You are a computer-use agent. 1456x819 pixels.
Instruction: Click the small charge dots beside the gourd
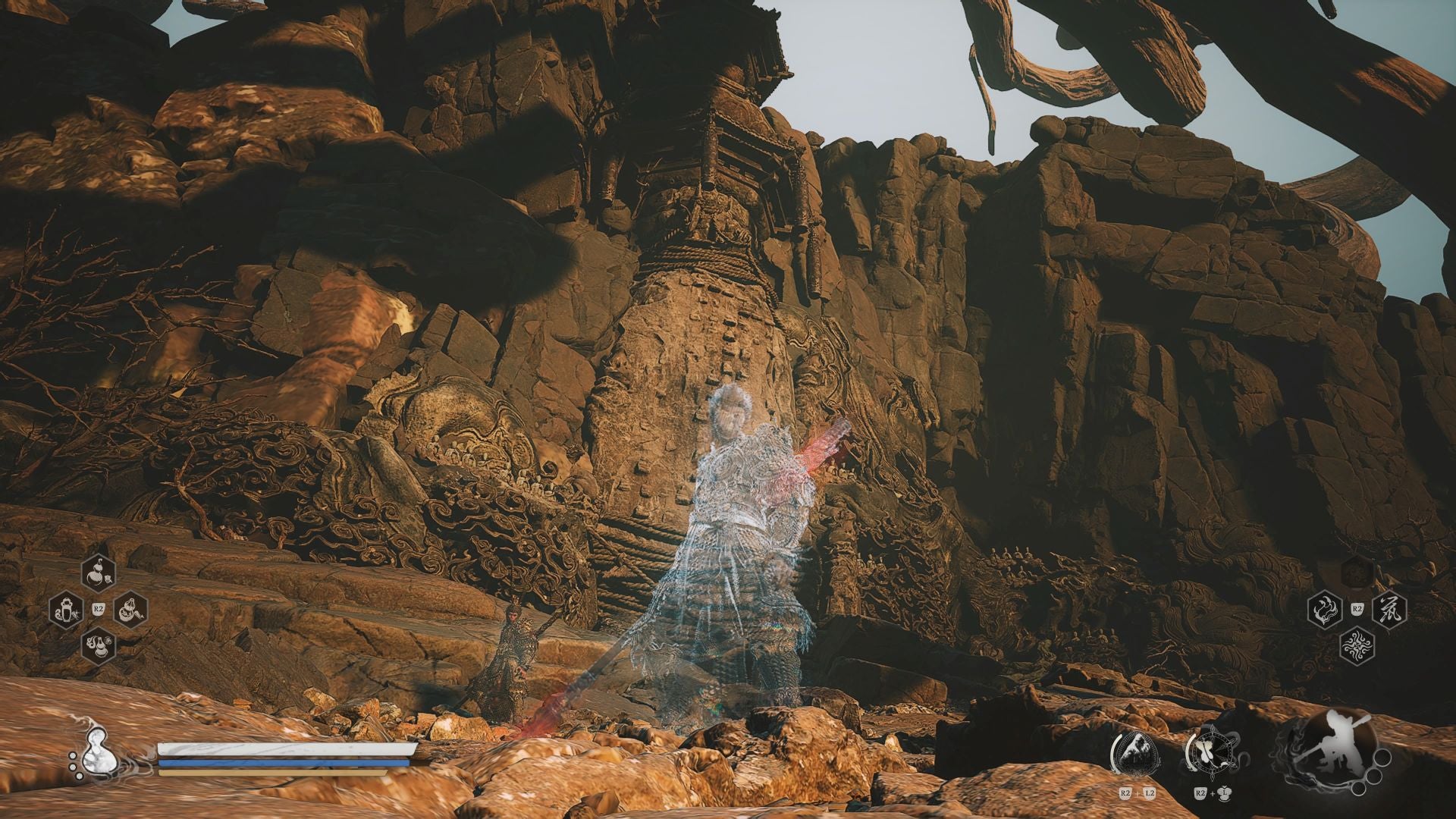74,765
